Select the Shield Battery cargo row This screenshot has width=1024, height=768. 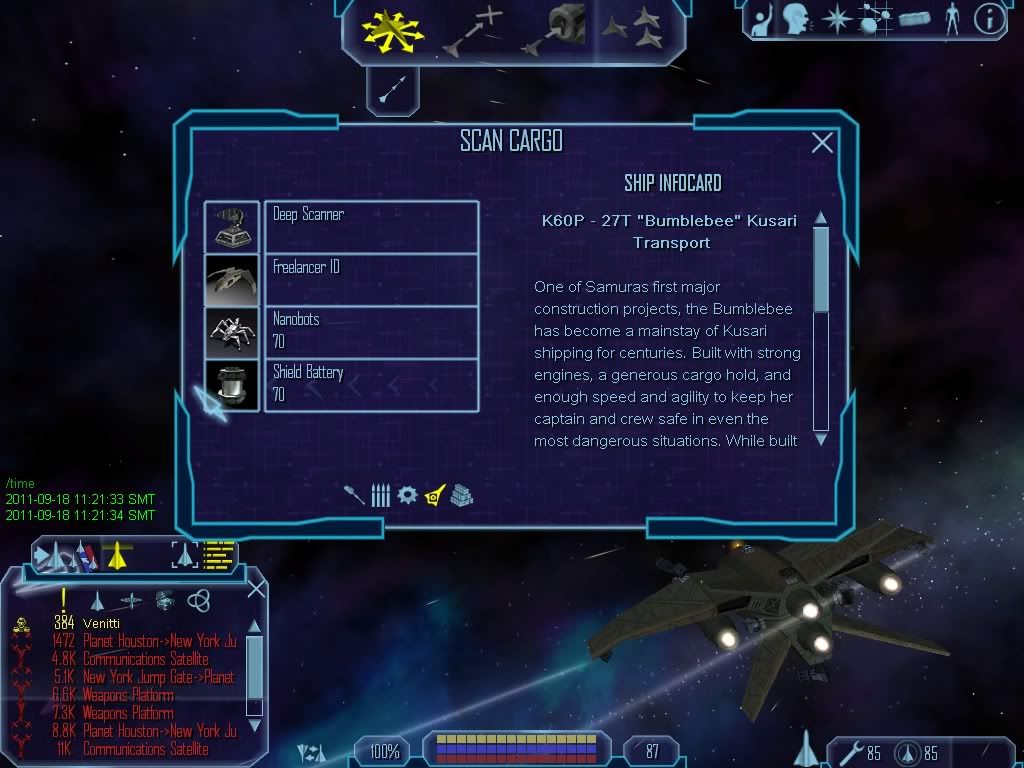coord(371,384)
